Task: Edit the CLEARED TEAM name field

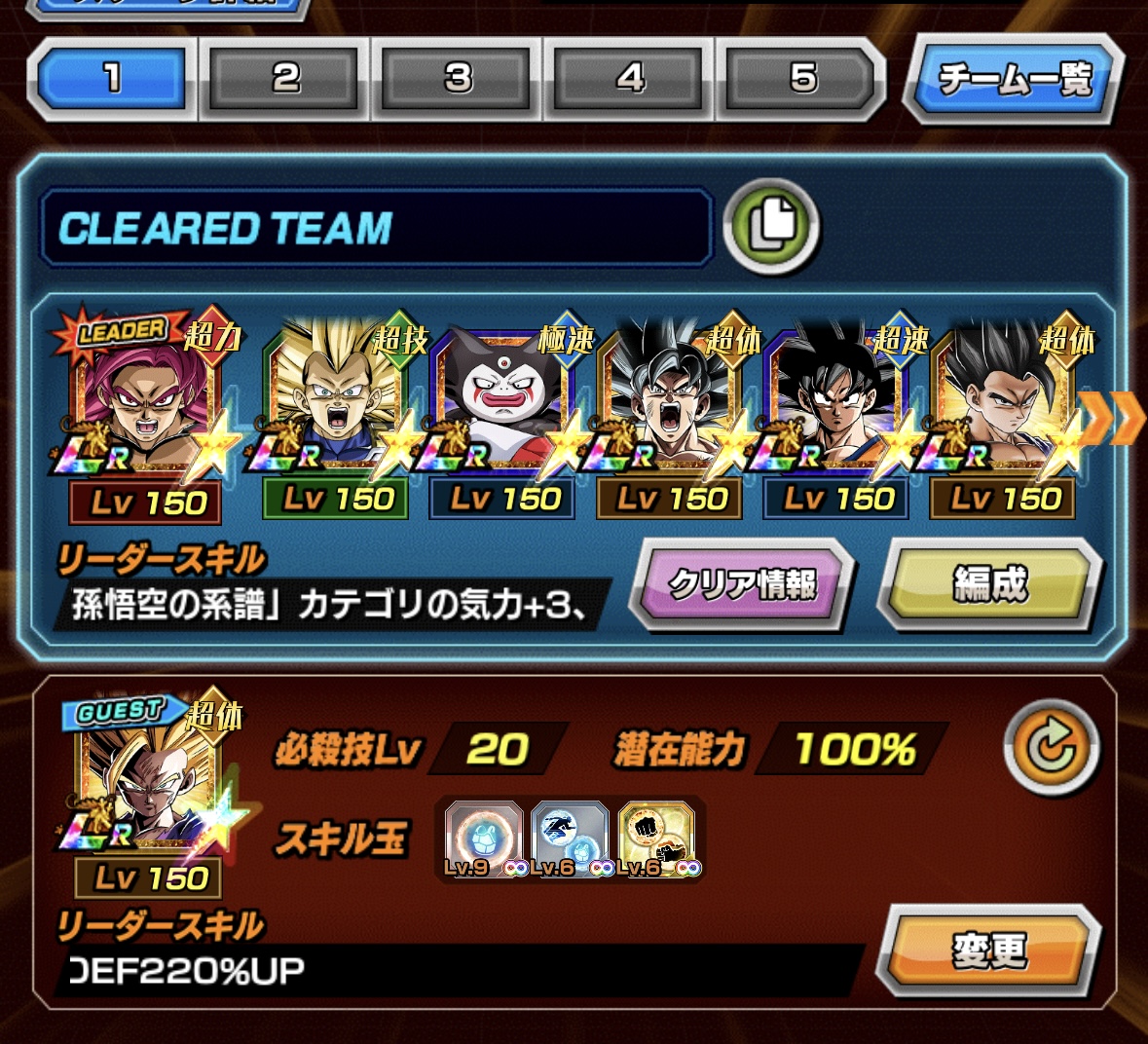Action: point(375,229)
